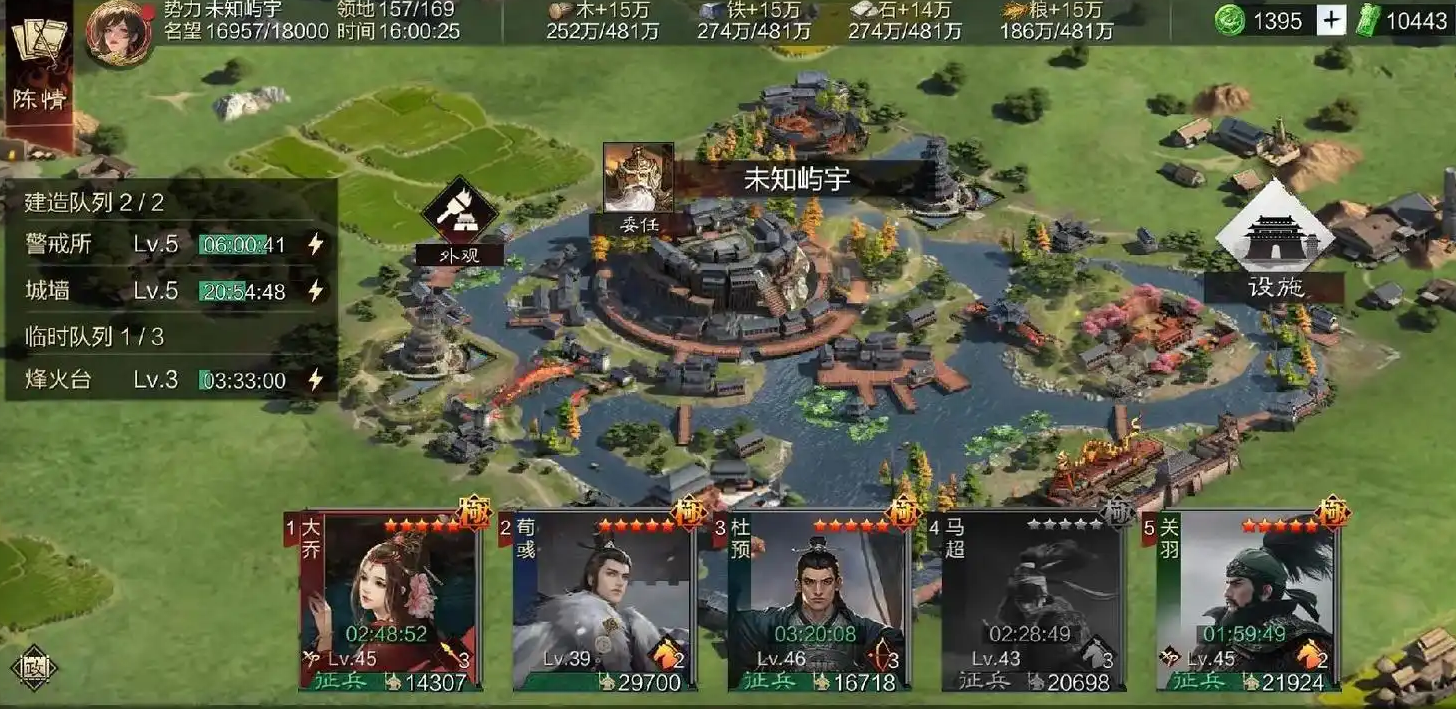1456x709 pixels.
Task: Tap the player avatar portrait
Action: coord(119,33)
